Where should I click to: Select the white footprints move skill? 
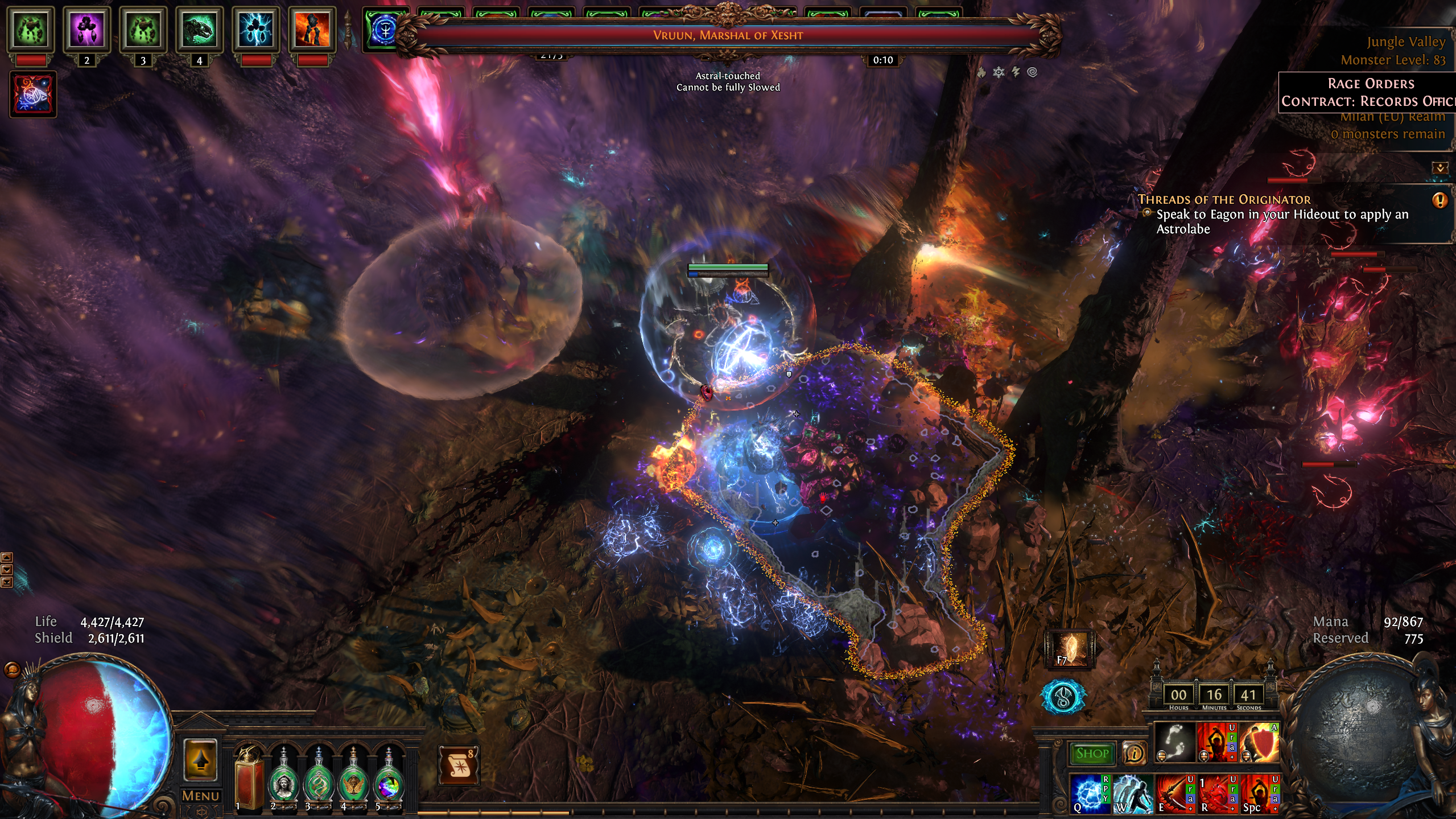tap(1174, 742)
